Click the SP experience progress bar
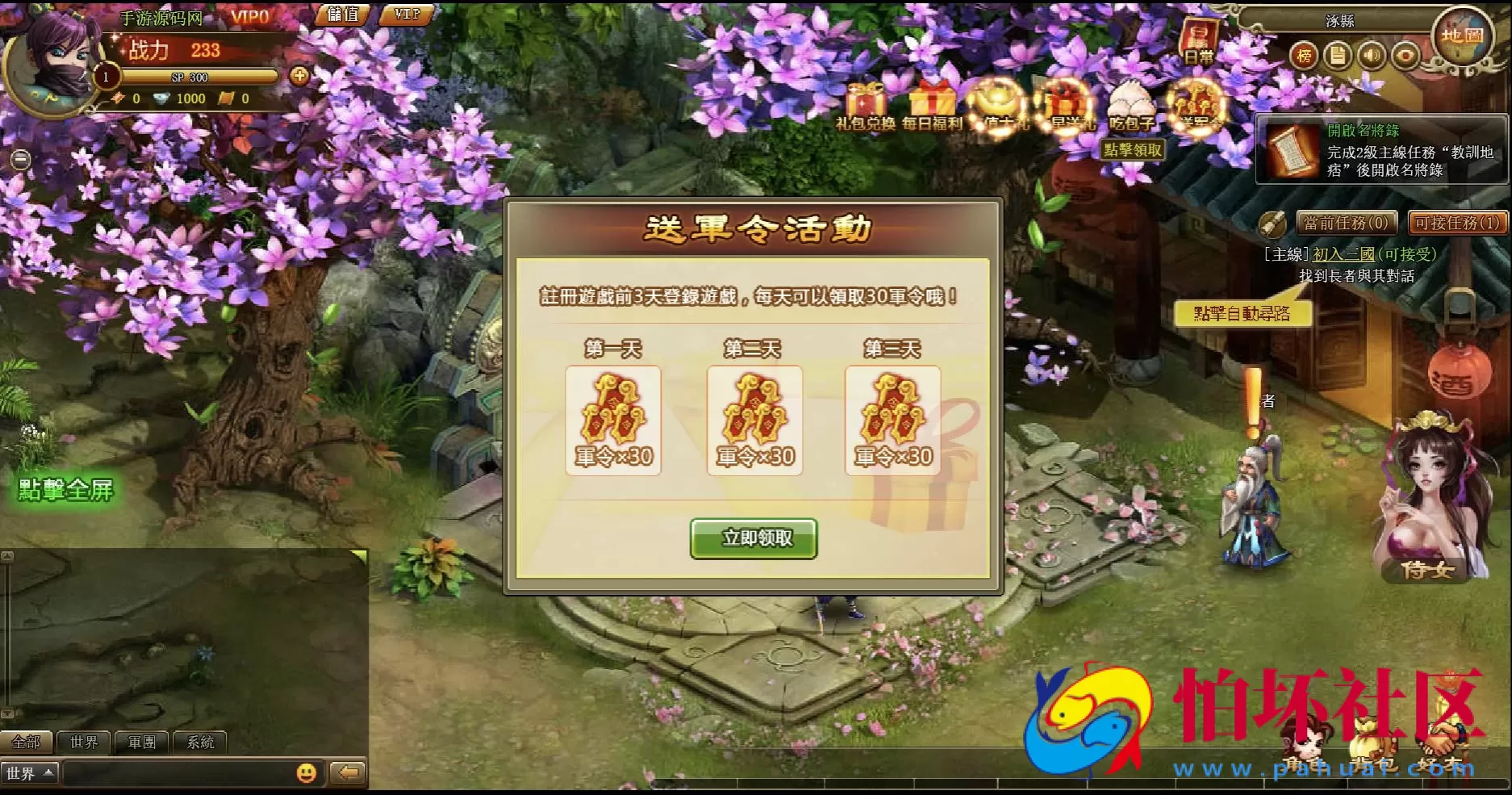 [x=192, y=77]
